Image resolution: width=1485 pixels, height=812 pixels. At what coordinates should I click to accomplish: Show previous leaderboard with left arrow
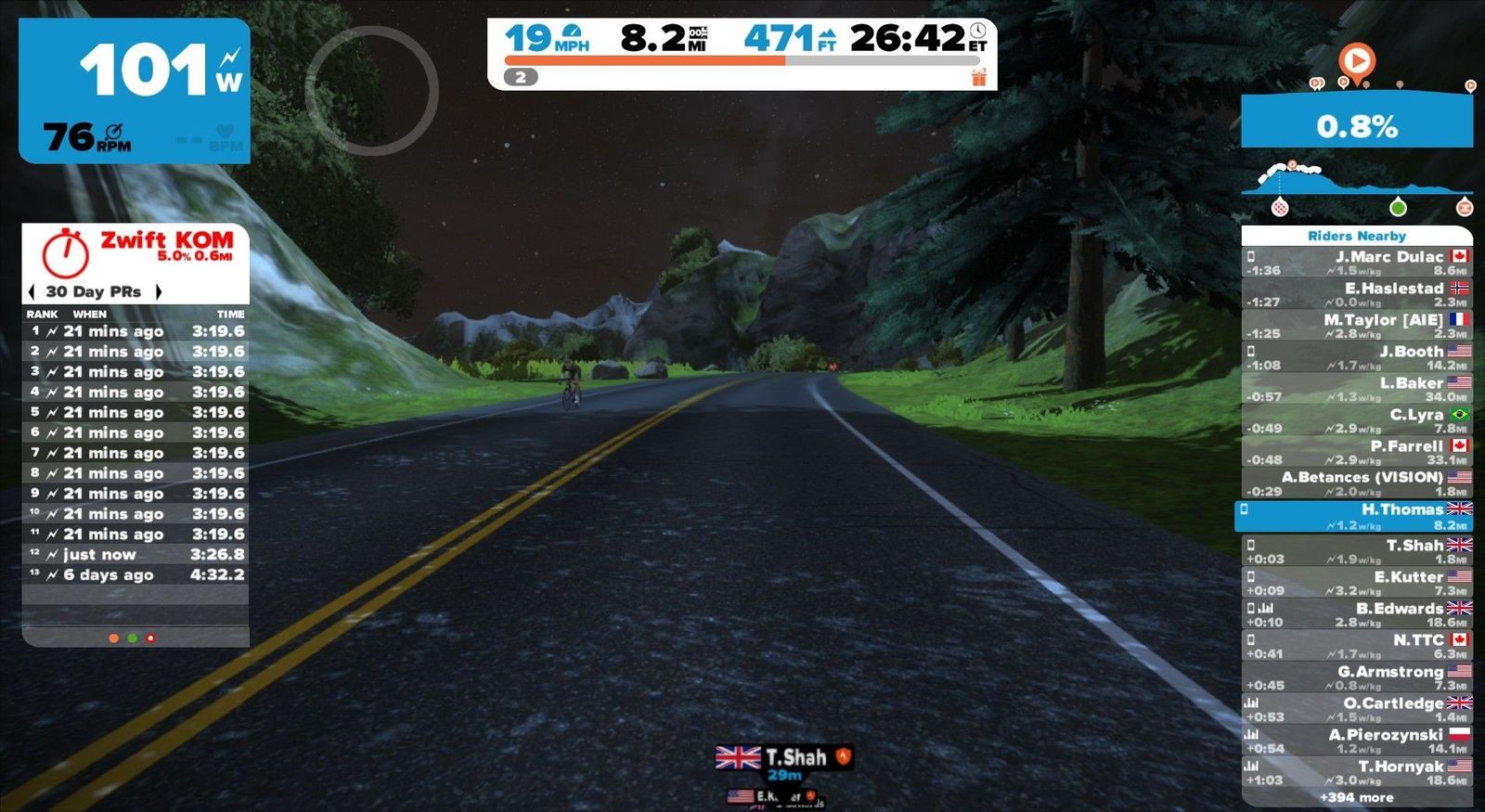(32, 291)
